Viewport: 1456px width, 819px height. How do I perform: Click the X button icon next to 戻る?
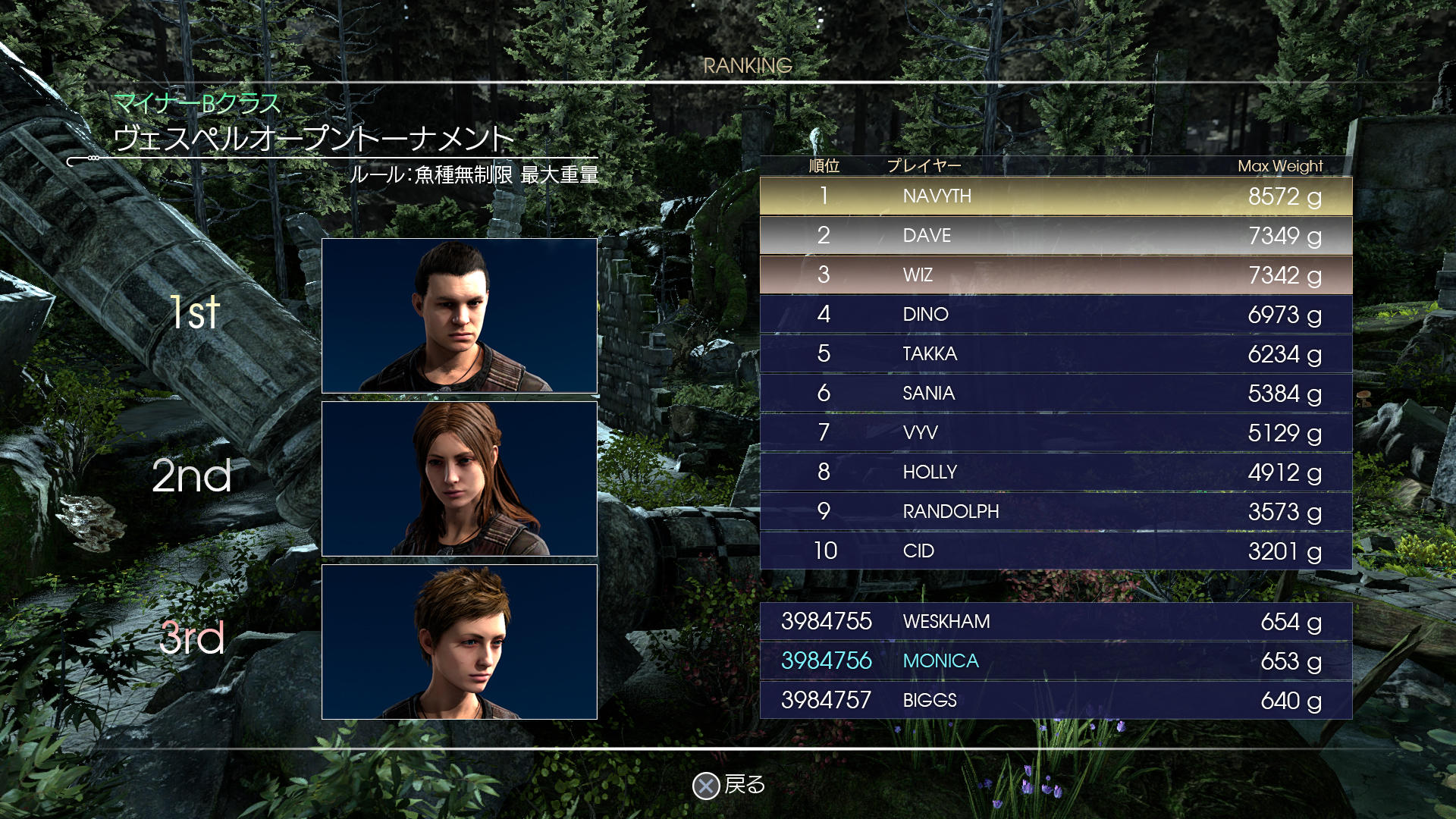click(707, 787)
